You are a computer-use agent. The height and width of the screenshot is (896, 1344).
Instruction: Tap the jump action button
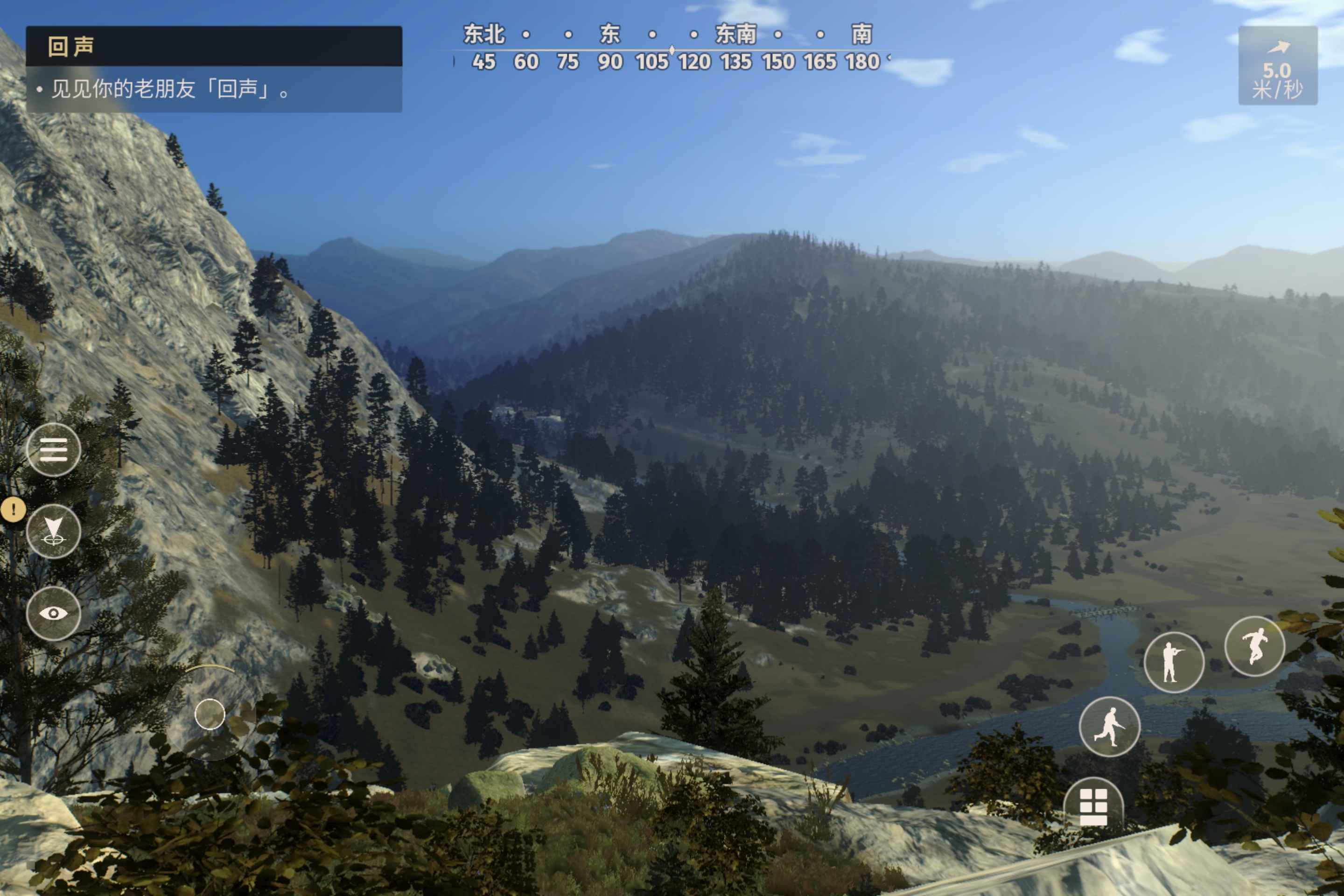coord(1254,646)
